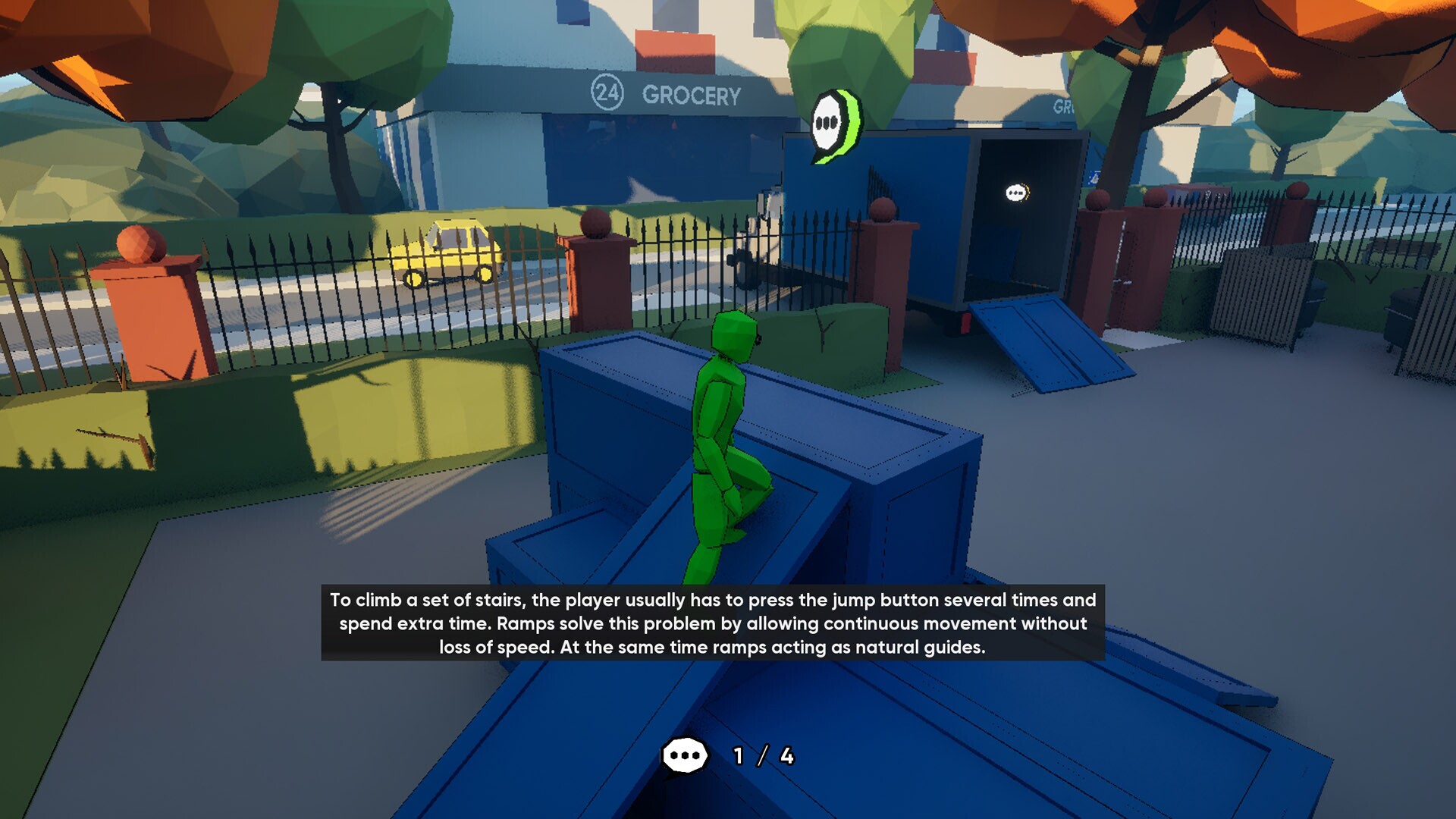This screenshot has height=819, width=1456.
Task: Click the speech bubble icon beside the 1 / 4 counter
Action: [685, 756]
